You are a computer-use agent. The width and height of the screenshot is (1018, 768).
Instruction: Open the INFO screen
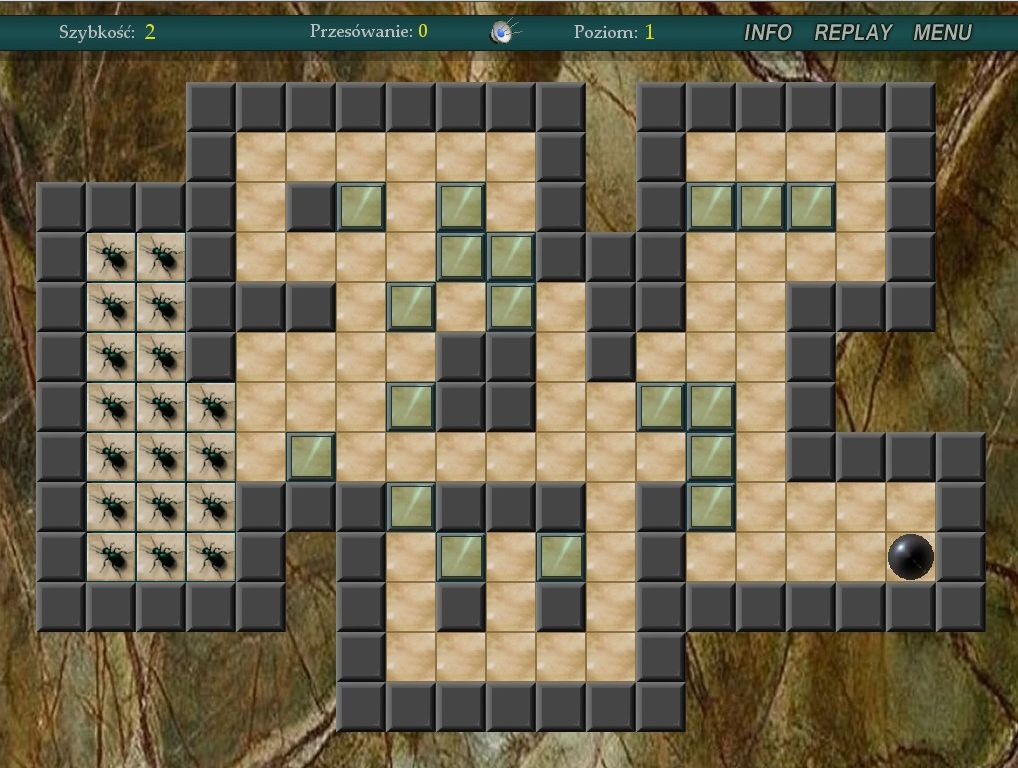point(767,33)
